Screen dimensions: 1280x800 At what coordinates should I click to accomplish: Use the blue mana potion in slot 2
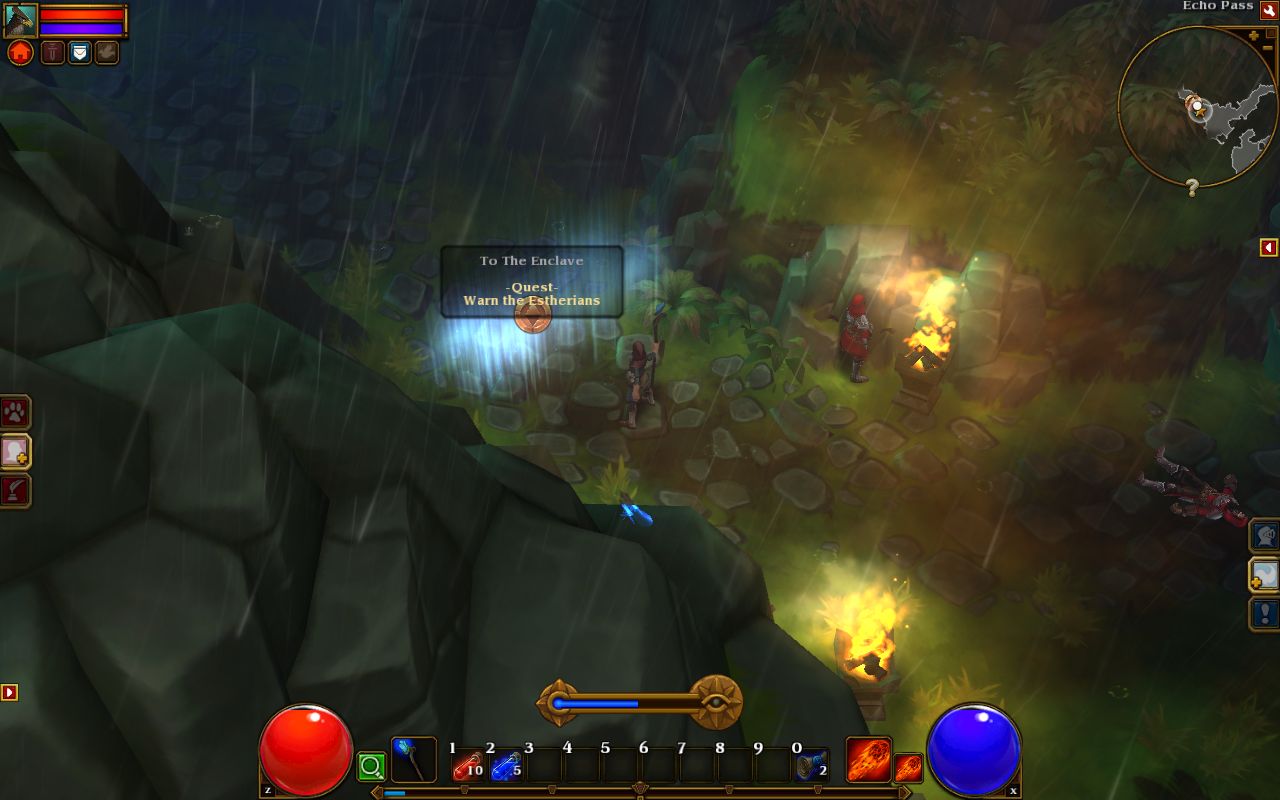pos(505,767)
